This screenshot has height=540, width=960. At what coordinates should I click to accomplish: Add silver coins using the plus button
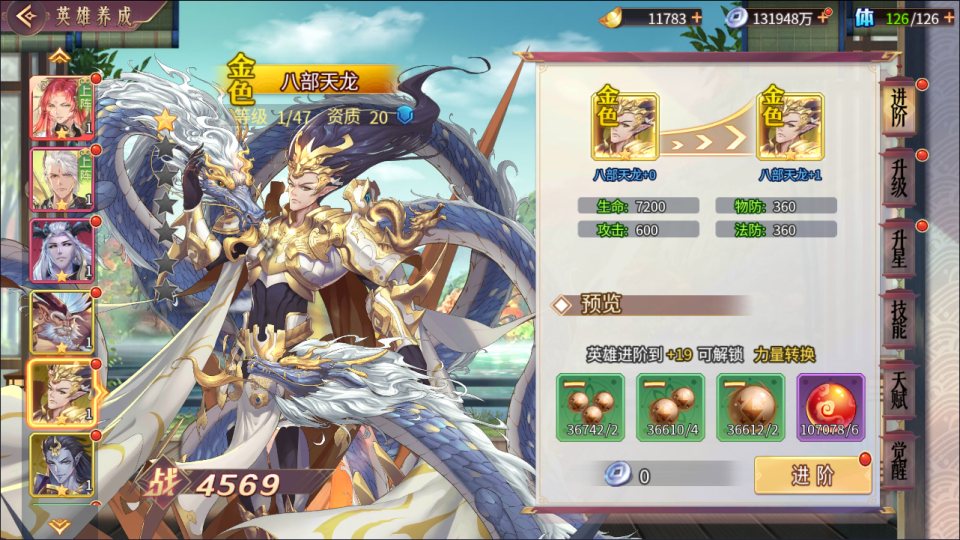pos(823,17)
